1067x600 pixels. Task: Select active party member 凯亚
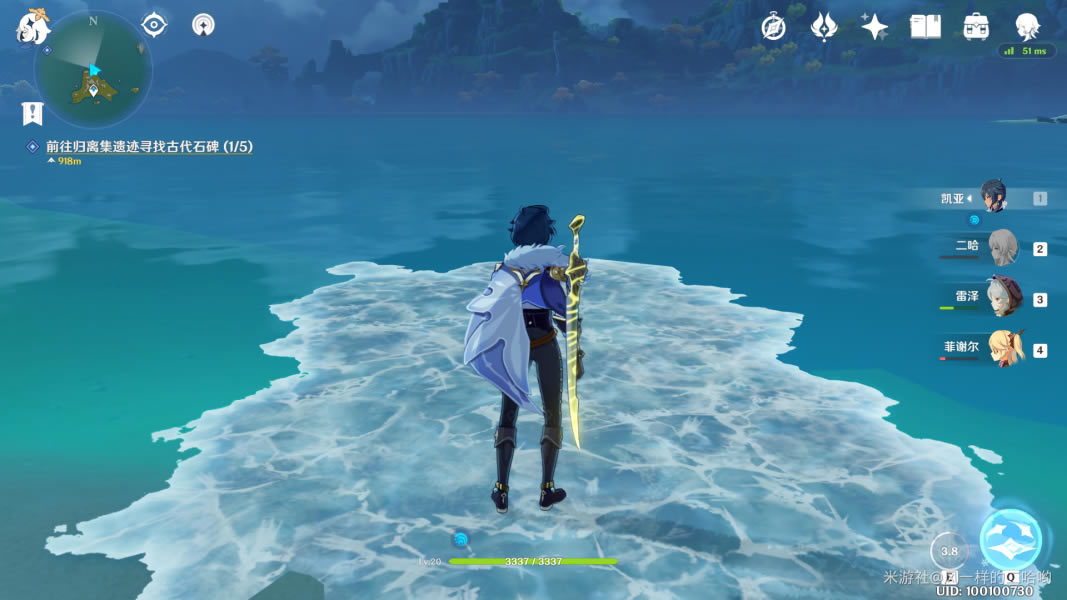992,198
